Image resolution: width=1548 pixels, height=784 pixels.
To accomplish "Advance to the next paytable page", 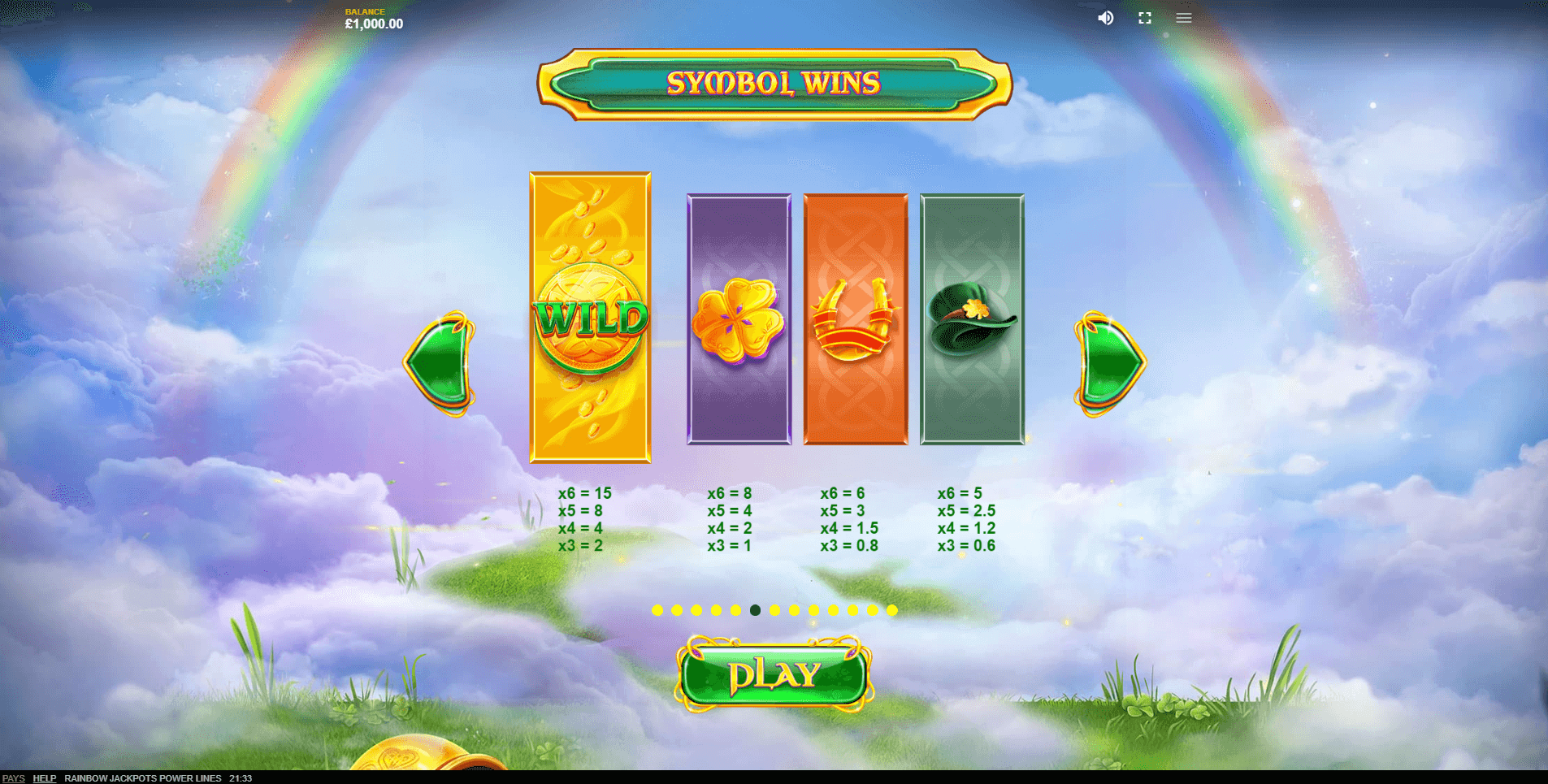I will click(1109, 363).
